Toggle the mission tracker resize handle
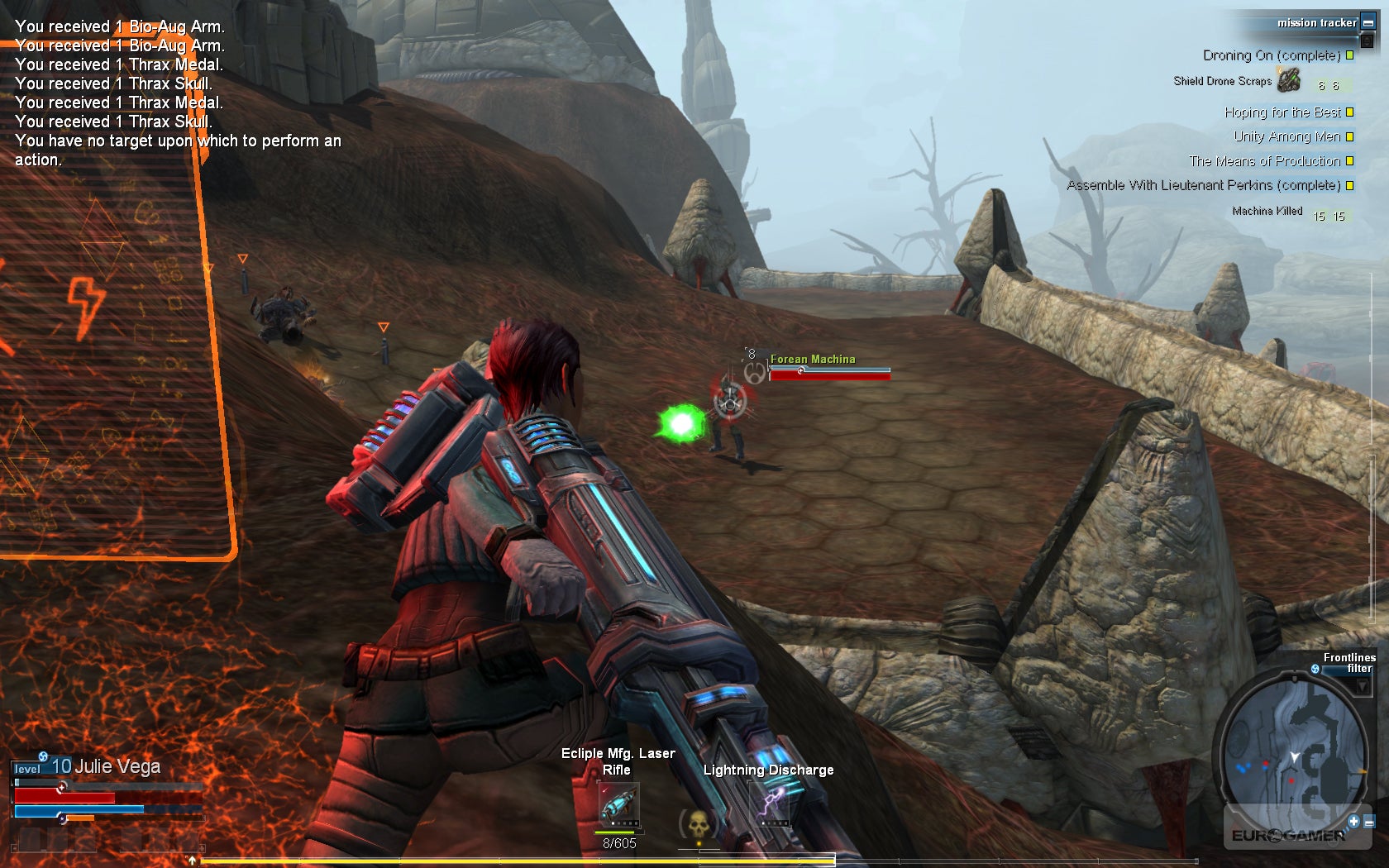This screenshot has width=1389, height=868. pos(1367,40)
